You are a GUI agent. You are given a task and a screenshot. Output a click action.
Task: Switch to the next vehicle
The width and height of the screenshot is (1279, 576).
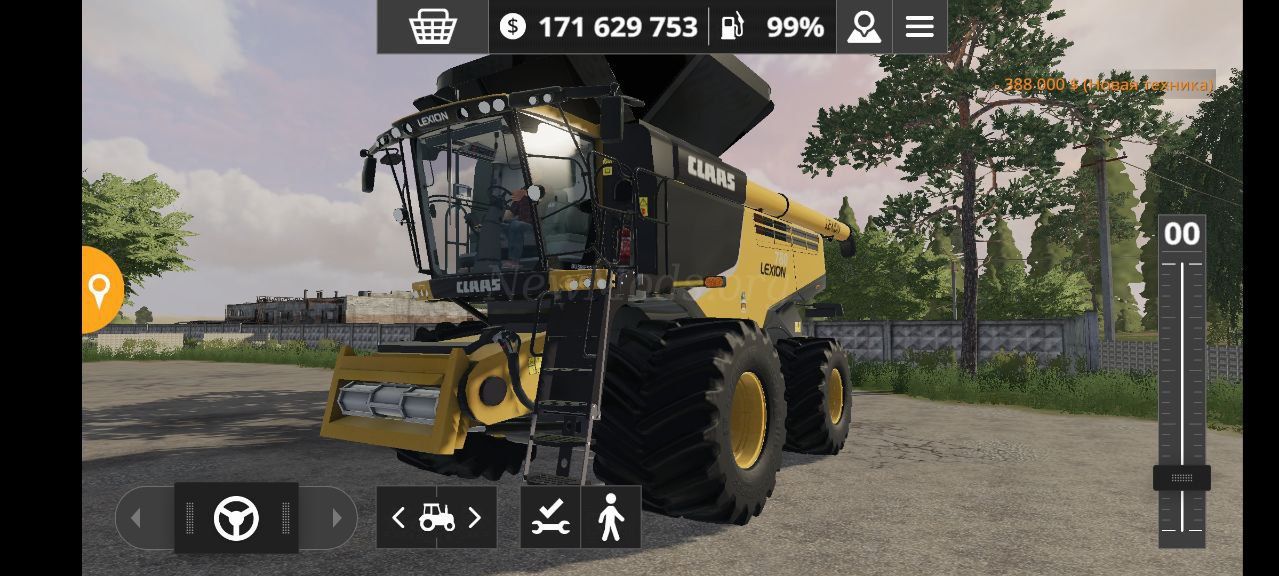tap(475, 518)
